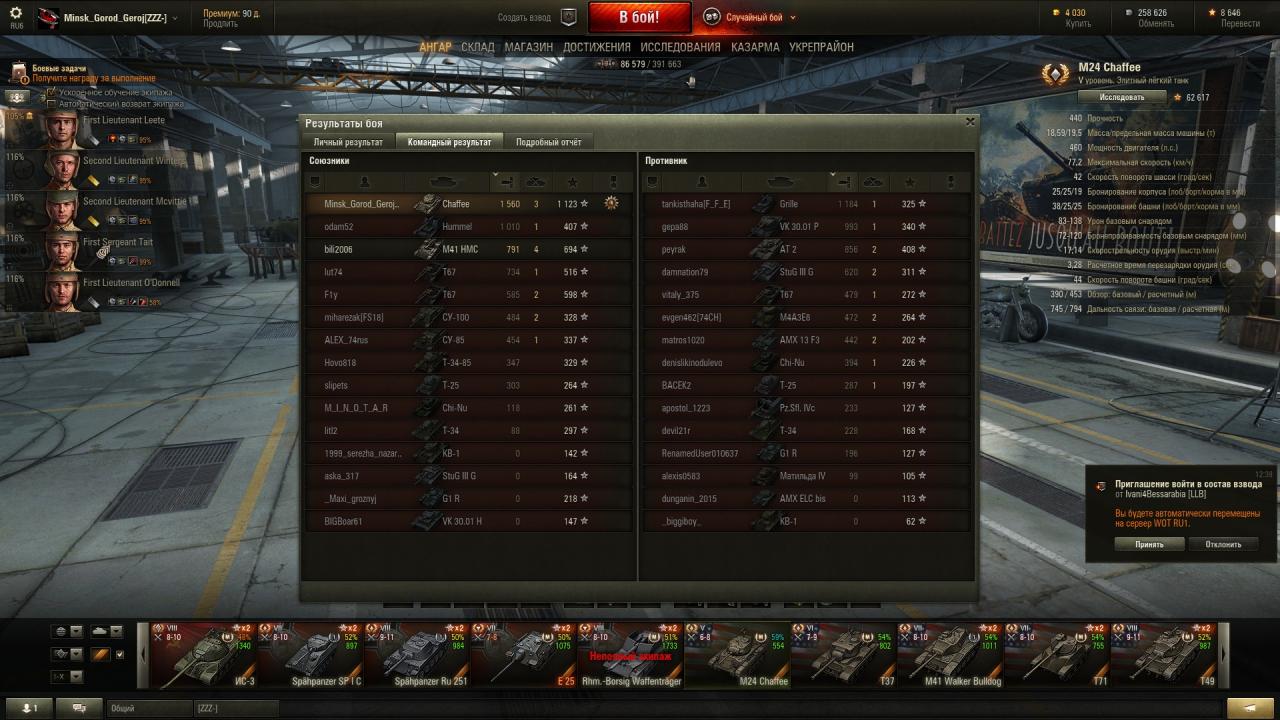Open the СКЛАД menu
1280x720 pixels.
[x=477, y=47]
